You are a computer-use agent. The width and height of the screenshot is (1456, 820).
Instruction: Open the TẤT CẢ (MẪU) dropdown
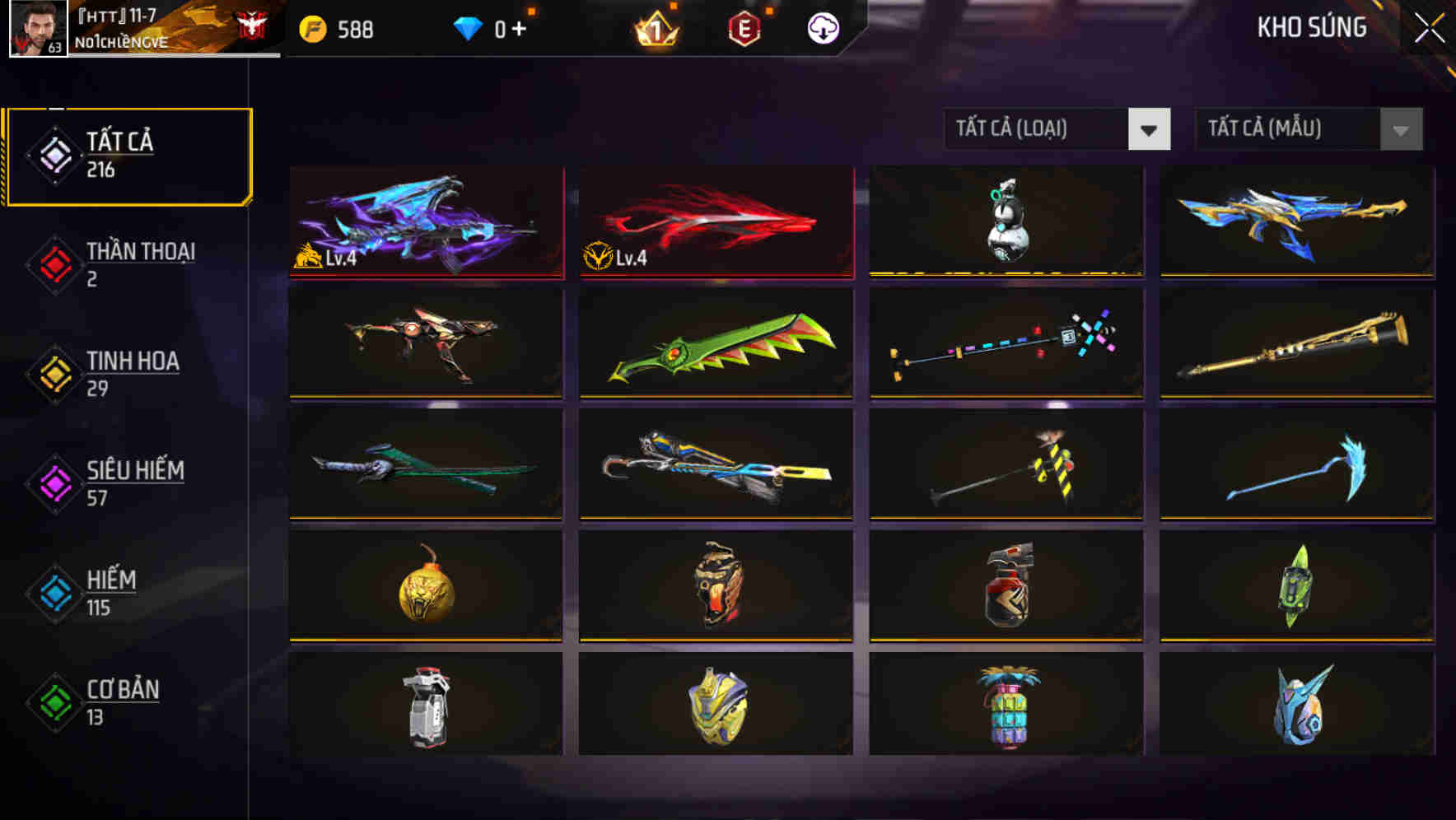click(1289, 128)
